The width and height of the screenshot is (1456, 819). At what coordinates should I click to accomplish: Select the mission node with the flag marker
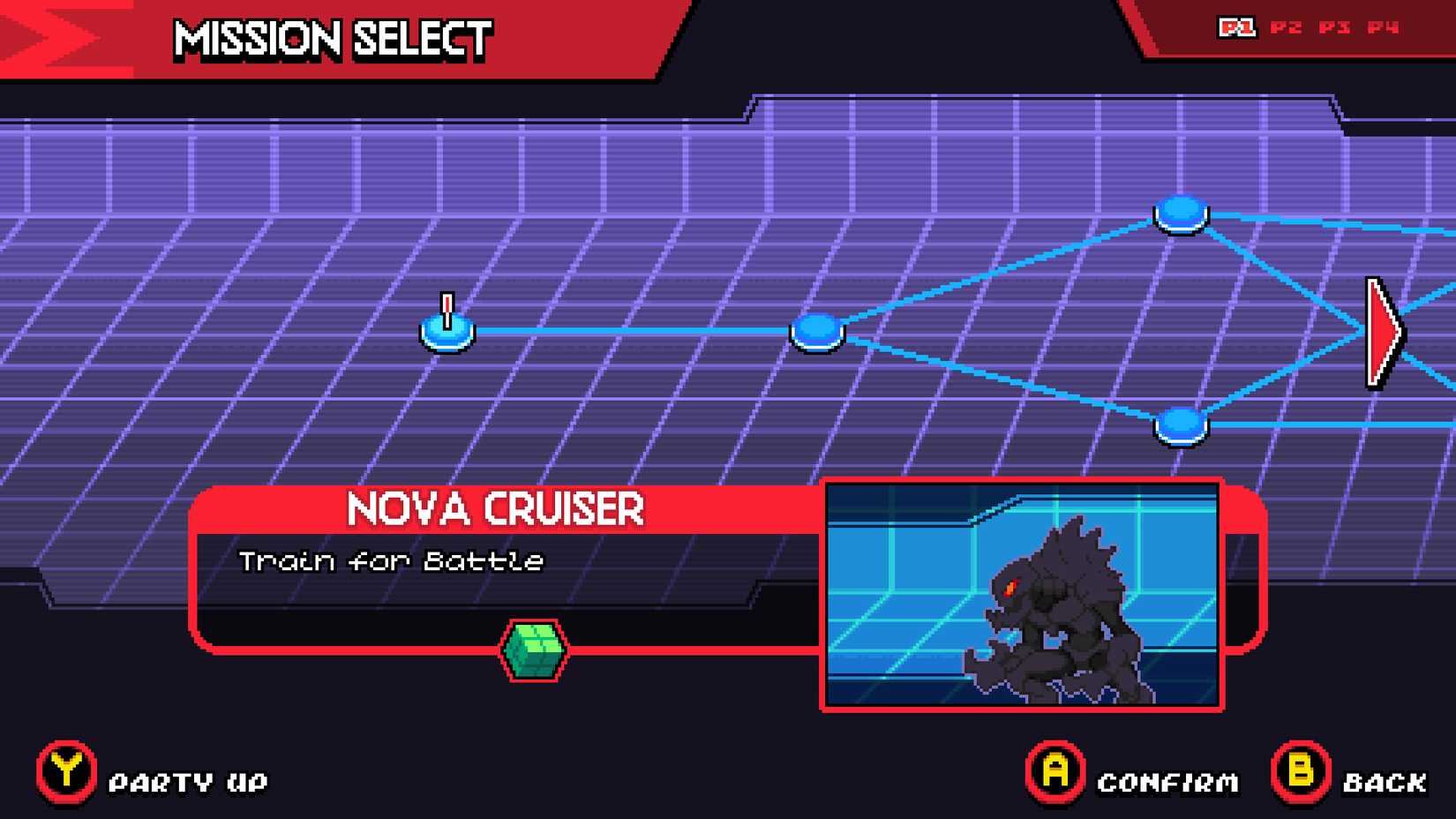[447, 331]
